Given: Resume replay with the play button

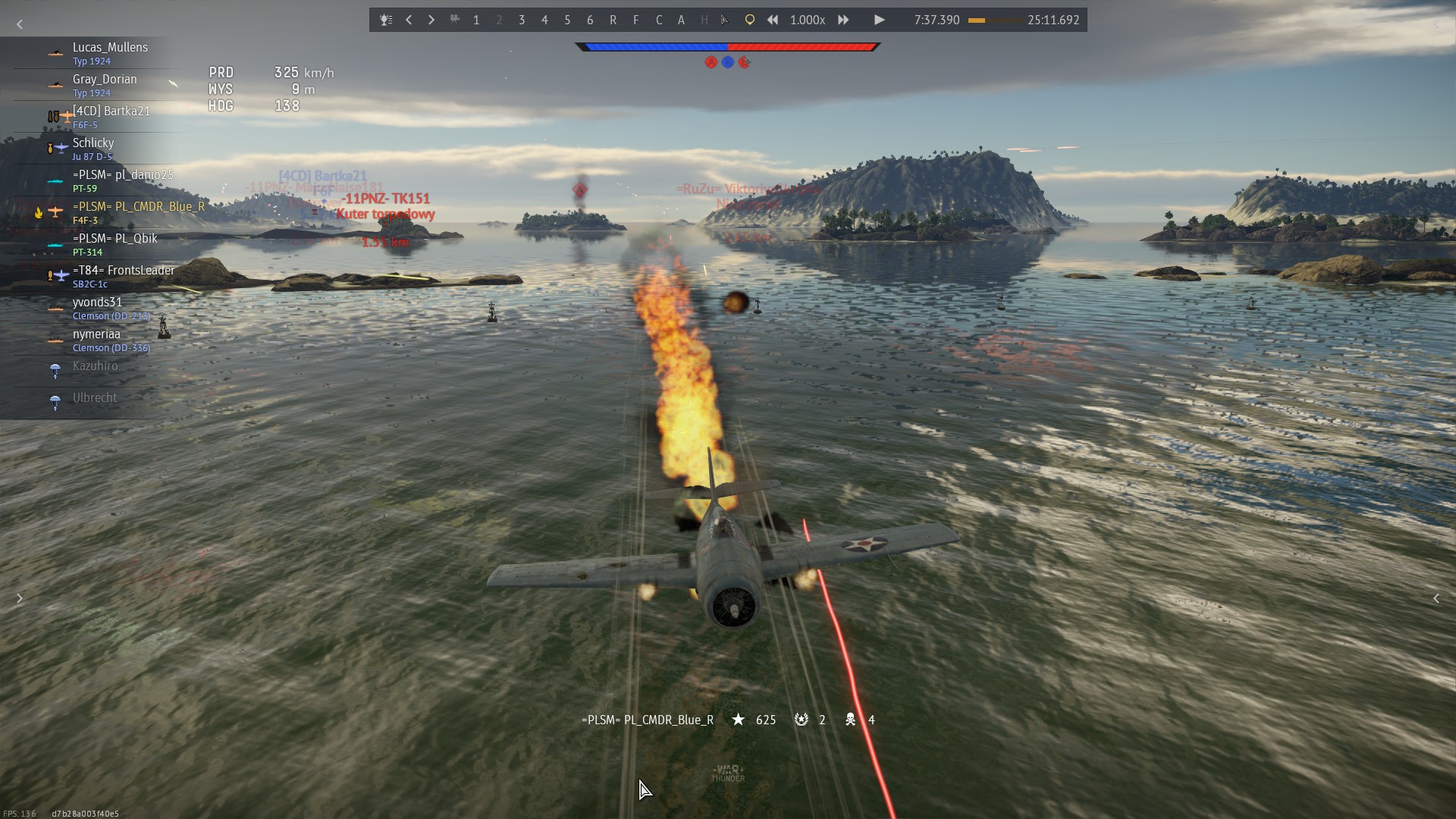Looking at the screenshot, I should coord(879,20).
